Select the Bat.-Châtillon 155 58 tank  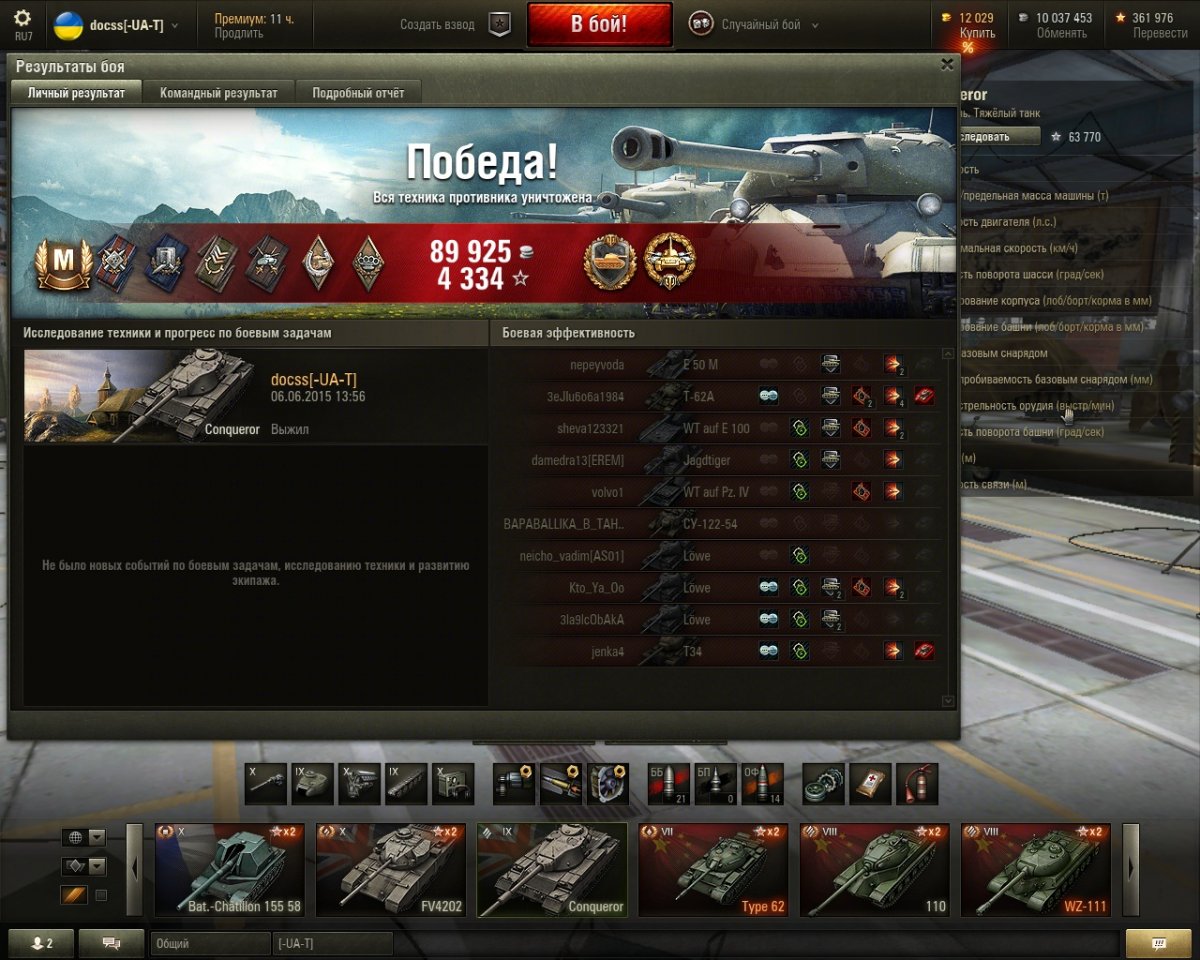[230, 870]
